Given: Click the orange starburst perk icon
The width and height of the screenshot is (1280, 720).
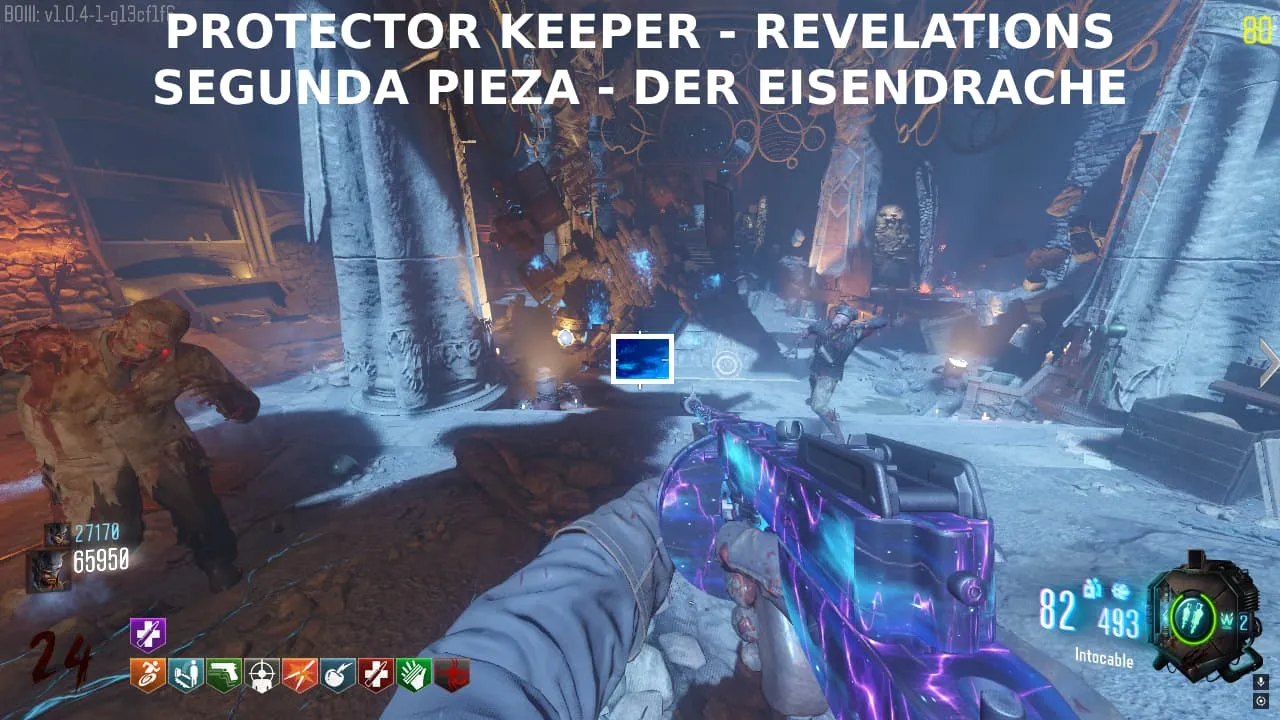Looking at the screenshot, I should [300, 675].
